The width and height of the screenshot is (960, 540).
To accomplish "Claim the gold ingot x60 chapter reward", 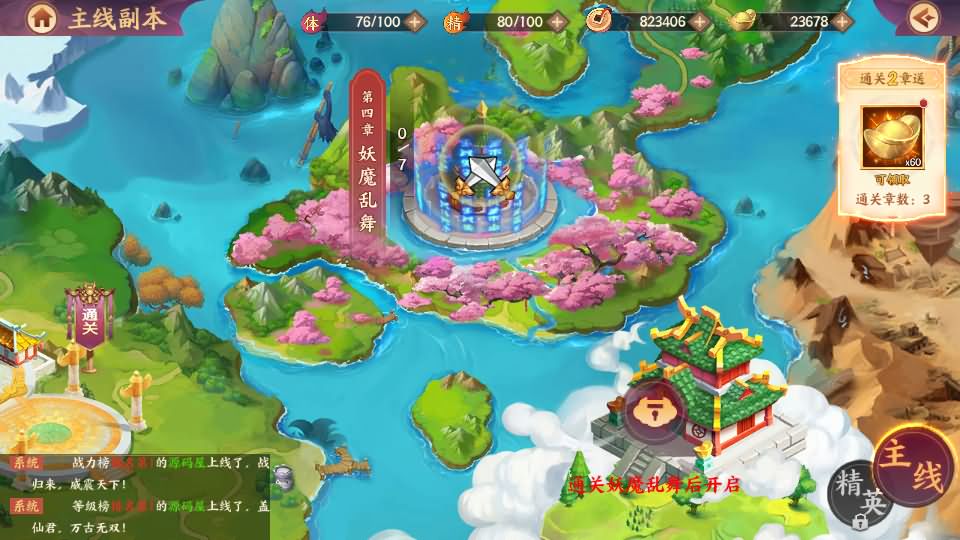I will tap(892, 138).
